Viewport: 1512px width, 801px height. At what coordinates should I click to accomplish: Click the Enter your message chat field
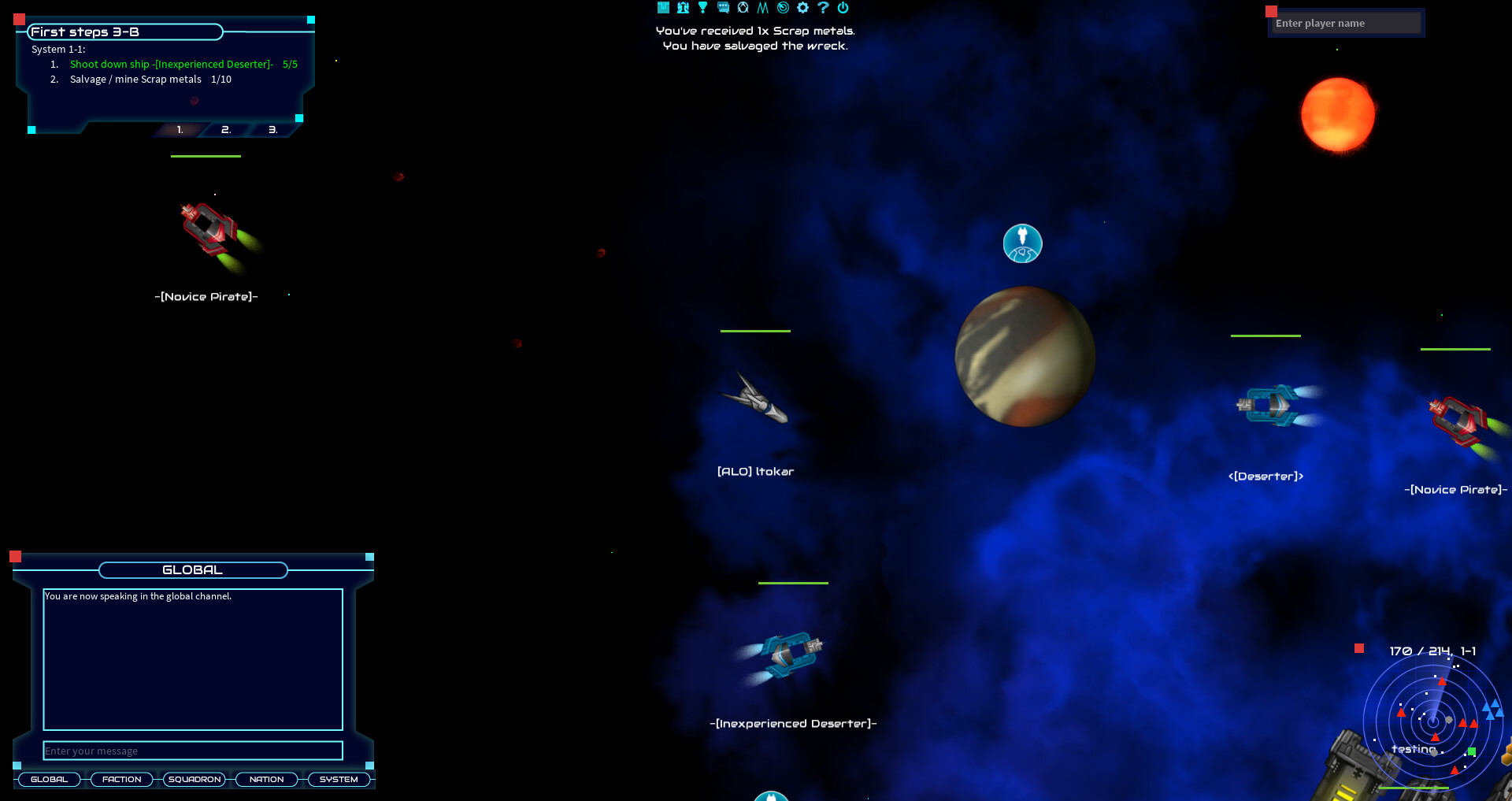click(192, 751)
